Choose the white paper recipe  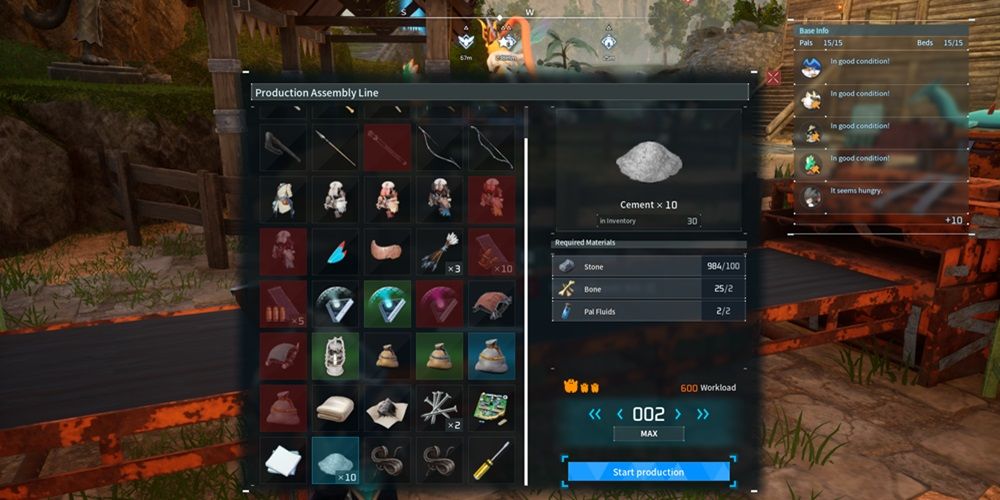click(x=284, y=459)
